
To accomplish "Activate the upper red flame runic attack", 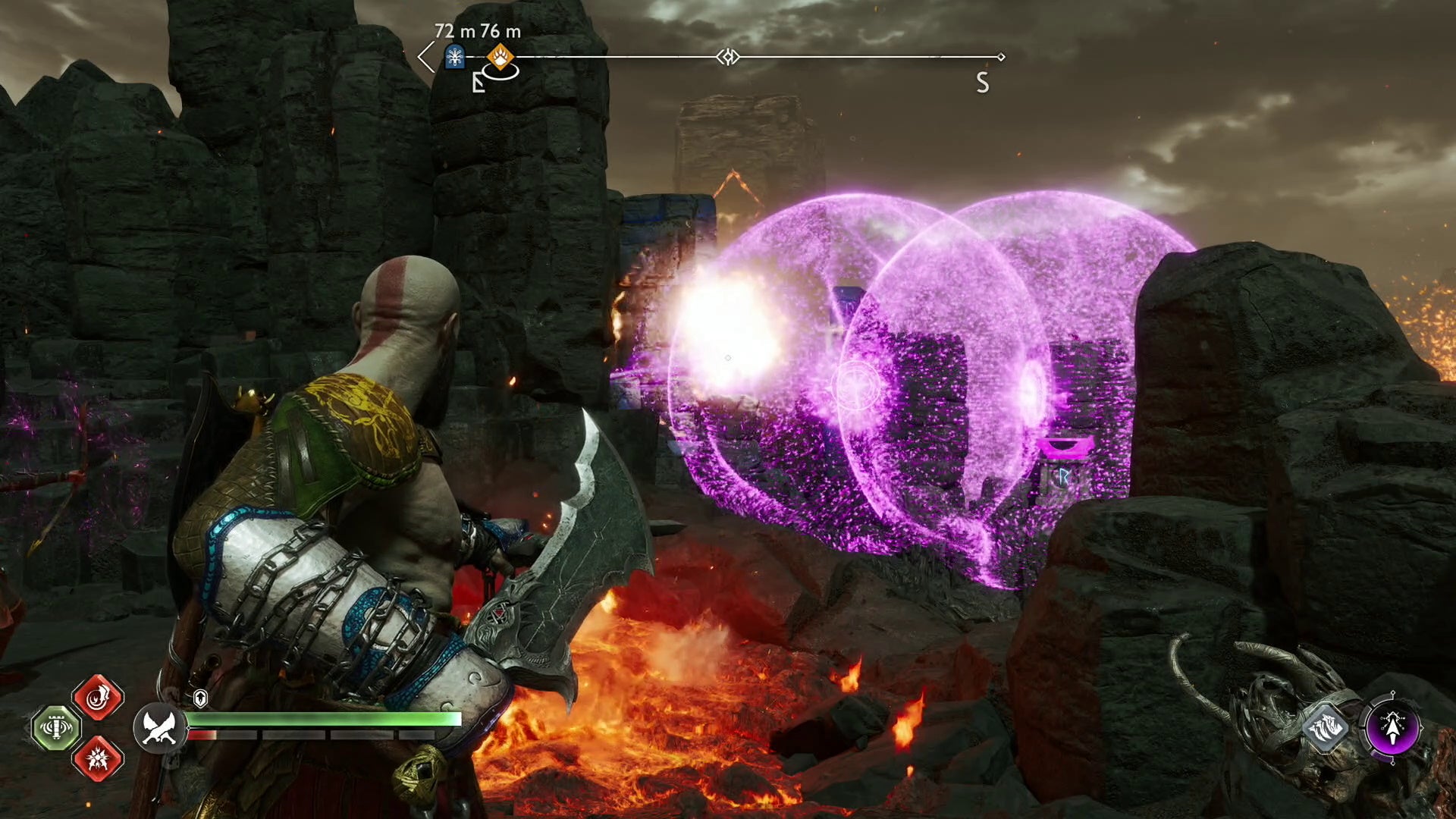I will 98,698.
